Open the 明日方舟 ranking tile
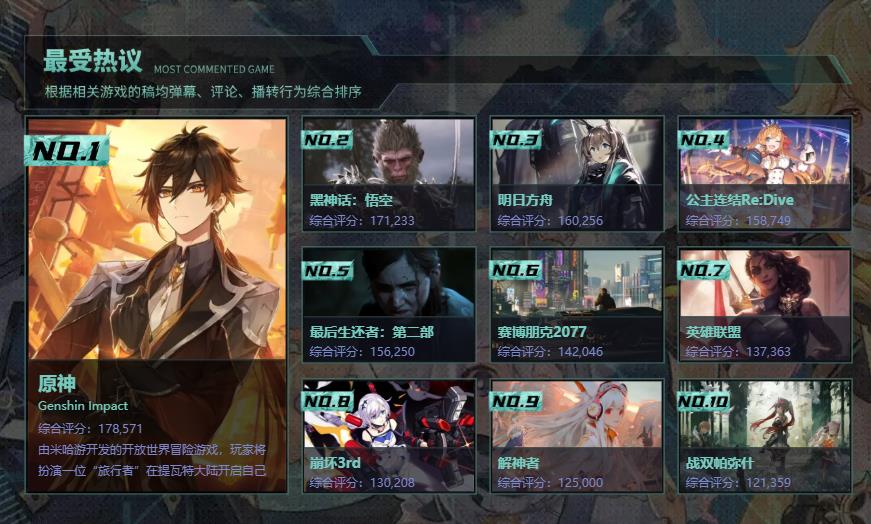The image size is (871, 524). click(x=576, y=174)
